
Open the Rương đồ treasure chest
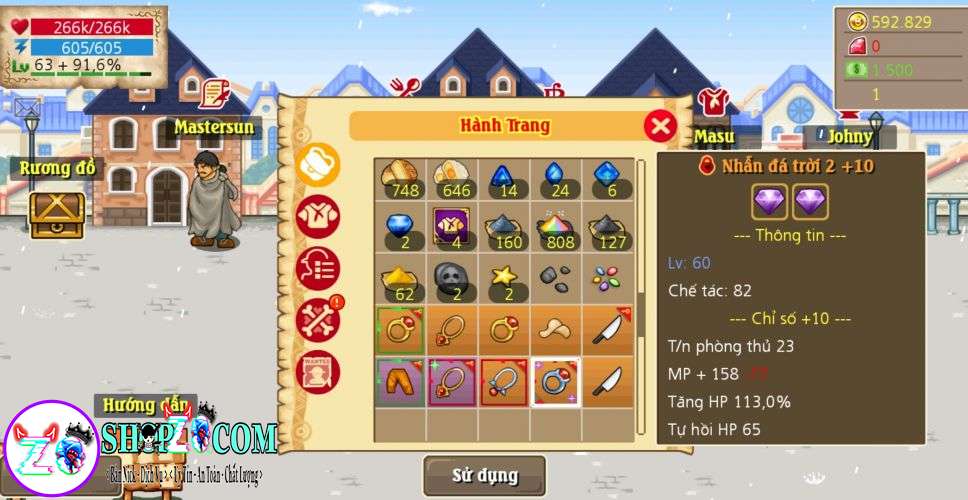click(x=56, y=213)
